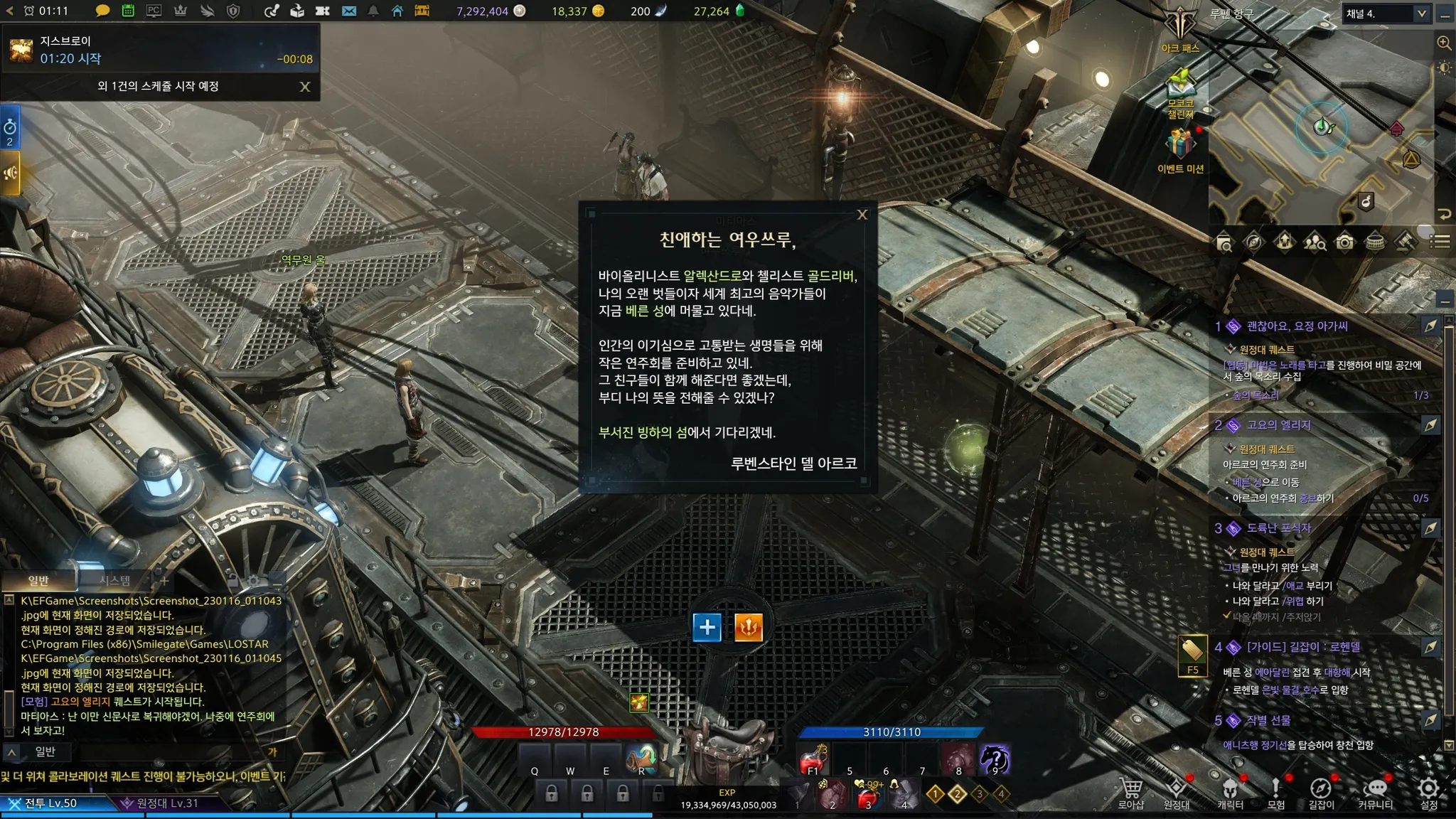Open the auction gavel icon under the minimap
The height and width of the screenshot is (819, 1456).
coord(1406,242)
